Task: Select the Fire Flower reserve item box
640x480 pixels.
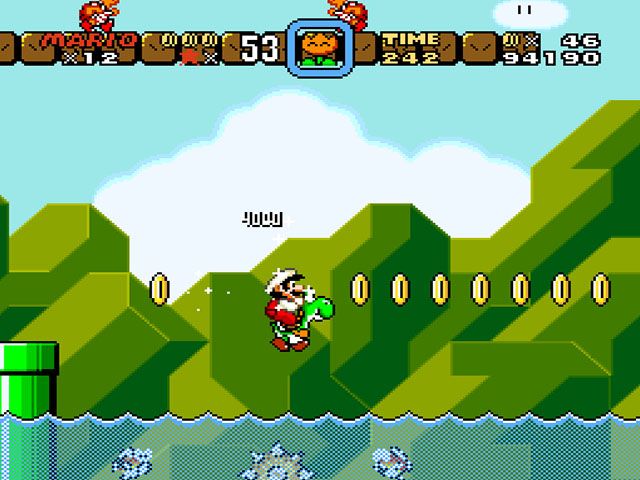Action: click(x=319, y=48)
